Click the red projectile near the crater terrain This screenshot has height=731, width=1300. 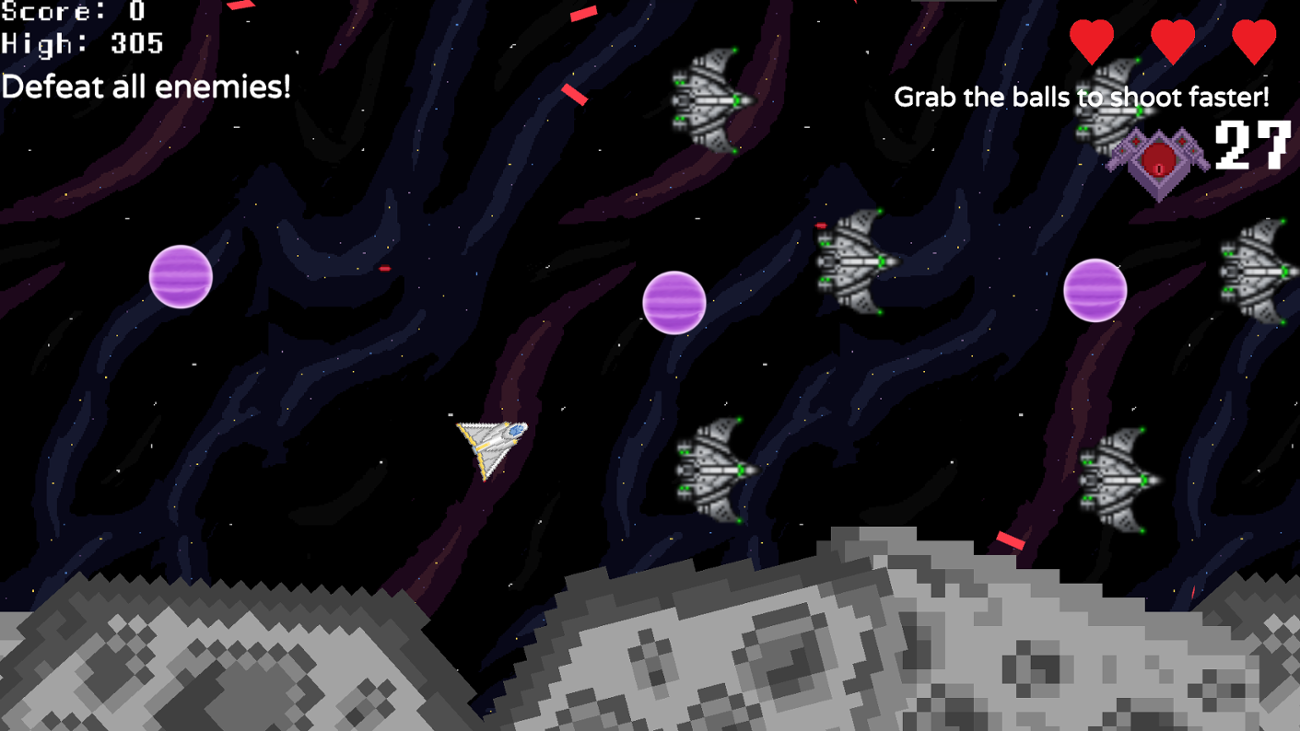pyautogui.click(x=1010, y=540)
